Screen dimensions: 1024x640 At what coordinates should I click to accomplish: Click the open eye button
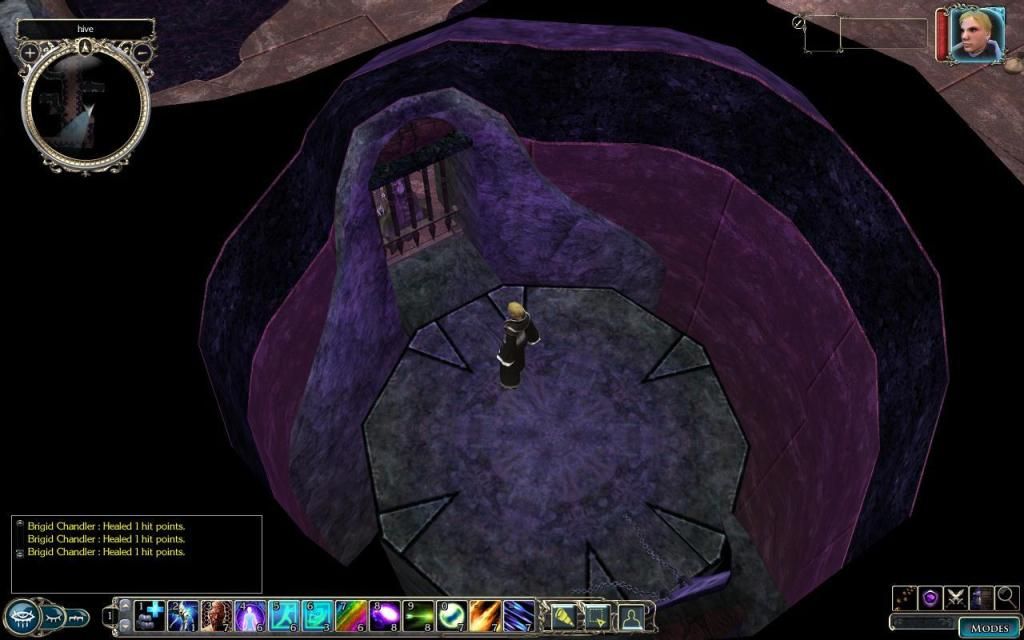[22, 615]
